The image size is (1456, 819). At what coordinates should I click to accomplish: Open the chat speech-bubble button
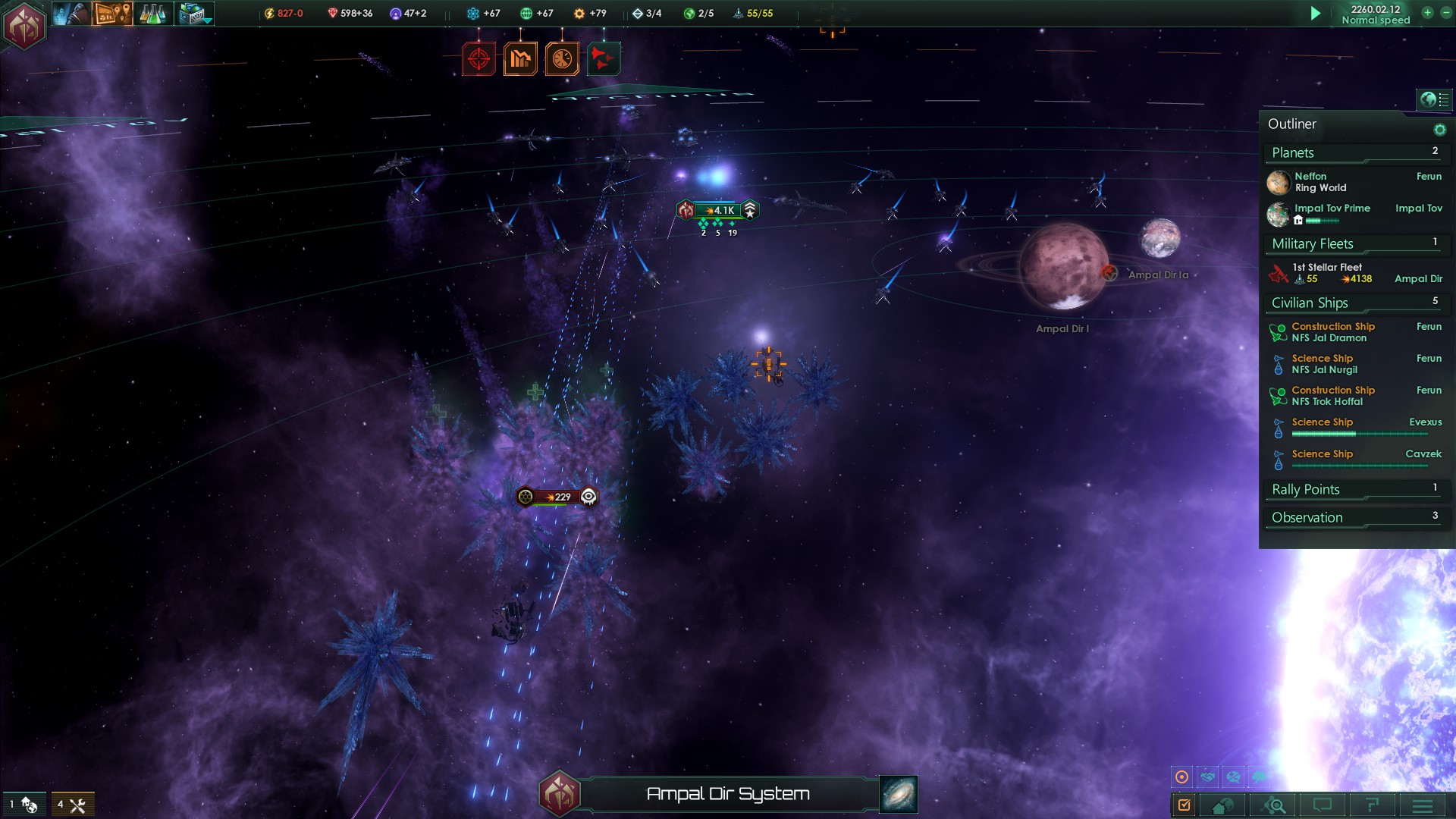[x=1323, y=805]
